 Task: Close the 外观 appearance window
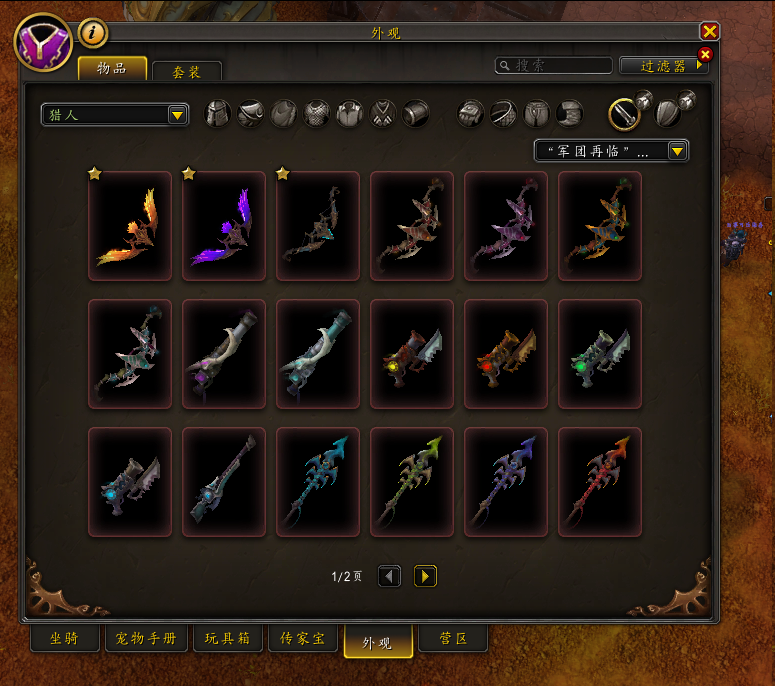(x=710, y=32)
